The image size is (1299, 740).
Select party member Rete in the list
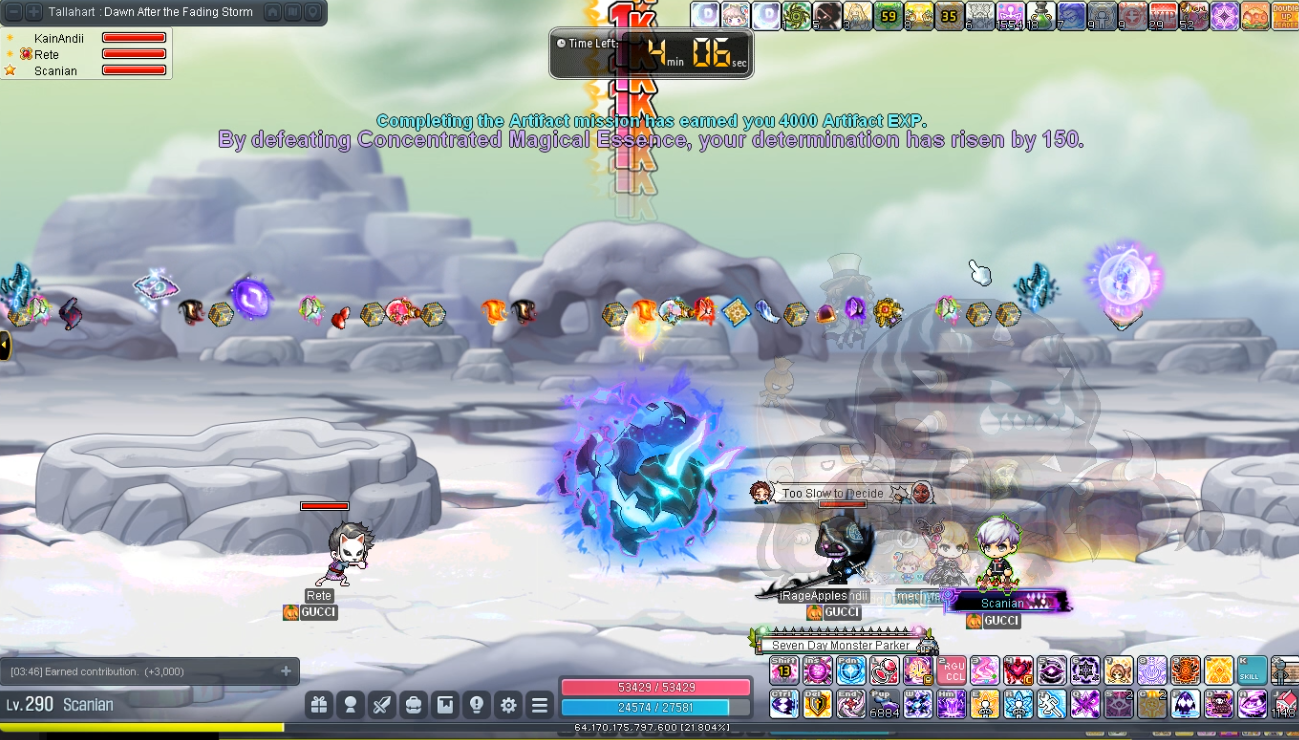pyautogui.click(x=46, y=54)
